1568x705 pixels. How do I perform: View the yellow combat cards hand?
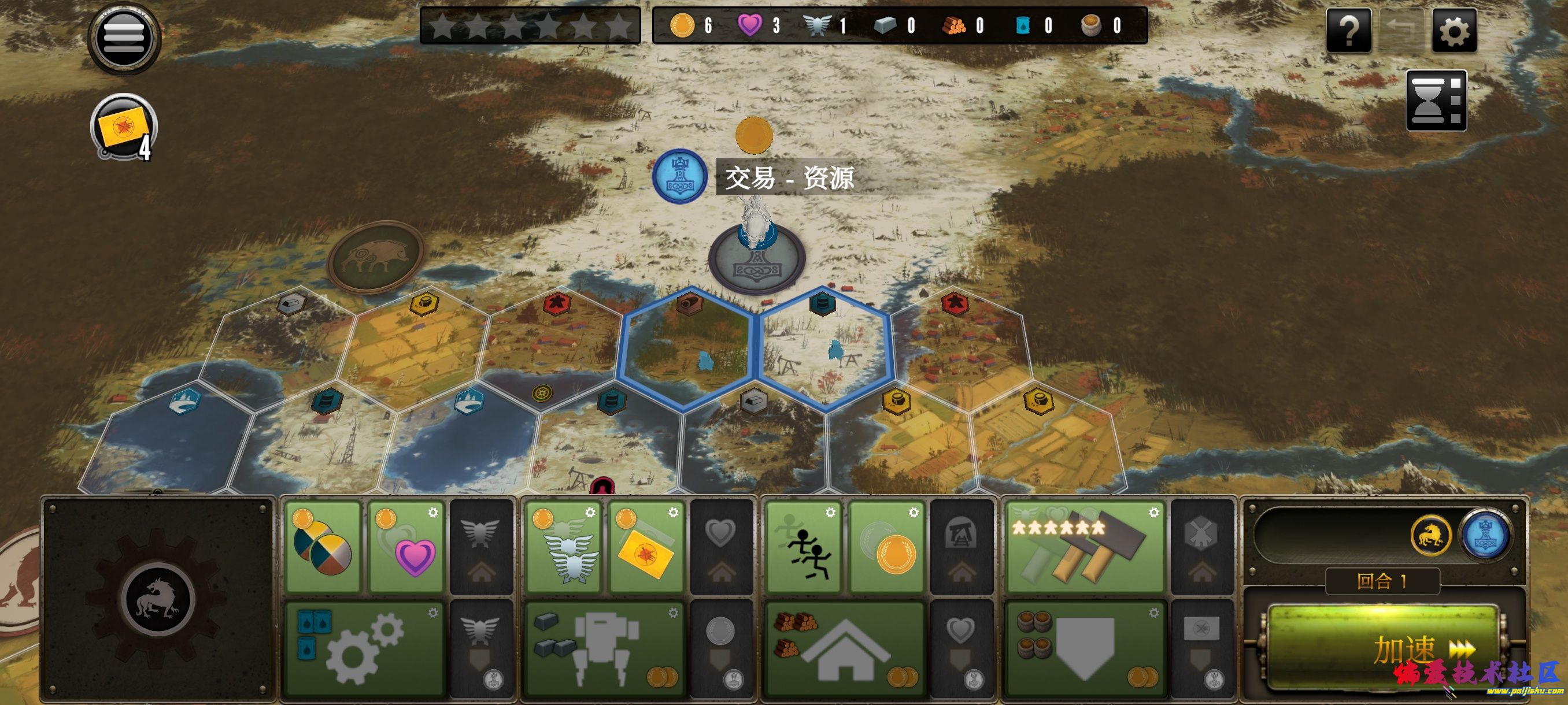[124, 128]
